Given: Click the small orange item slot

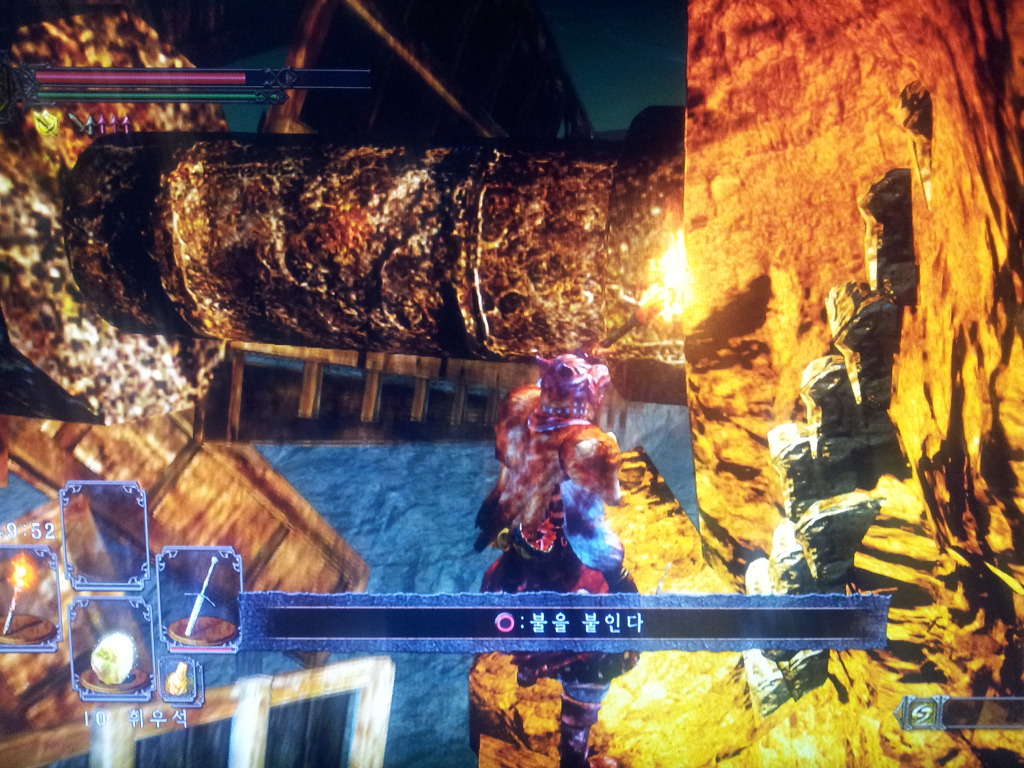Looking at the screenshot, I should click(x=180, y=680).
